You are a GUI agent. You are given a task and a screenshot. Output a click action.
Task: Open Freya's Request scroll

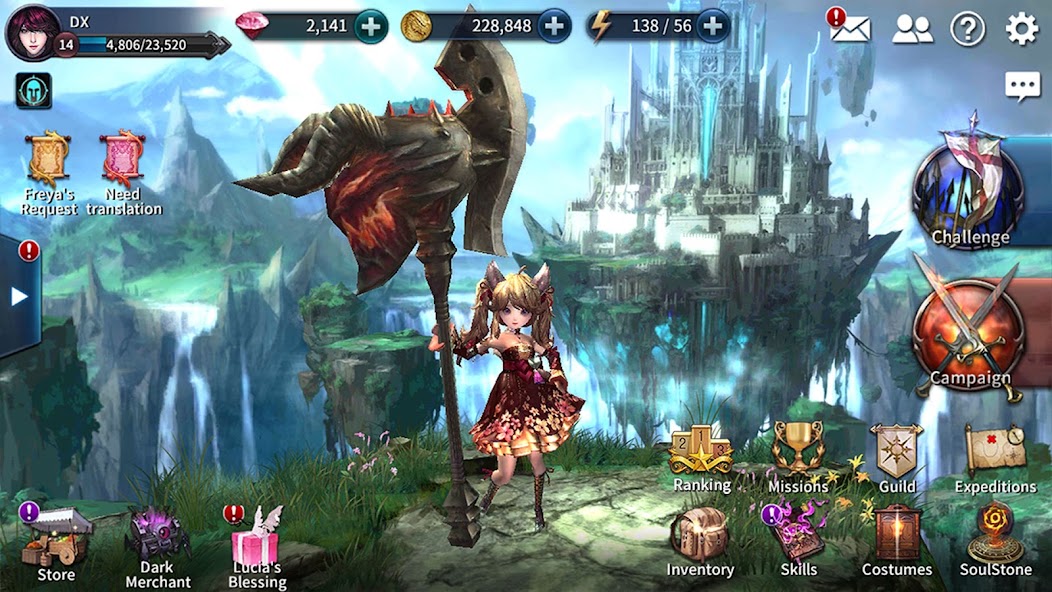pyautogui.click(x=47, y=161)
